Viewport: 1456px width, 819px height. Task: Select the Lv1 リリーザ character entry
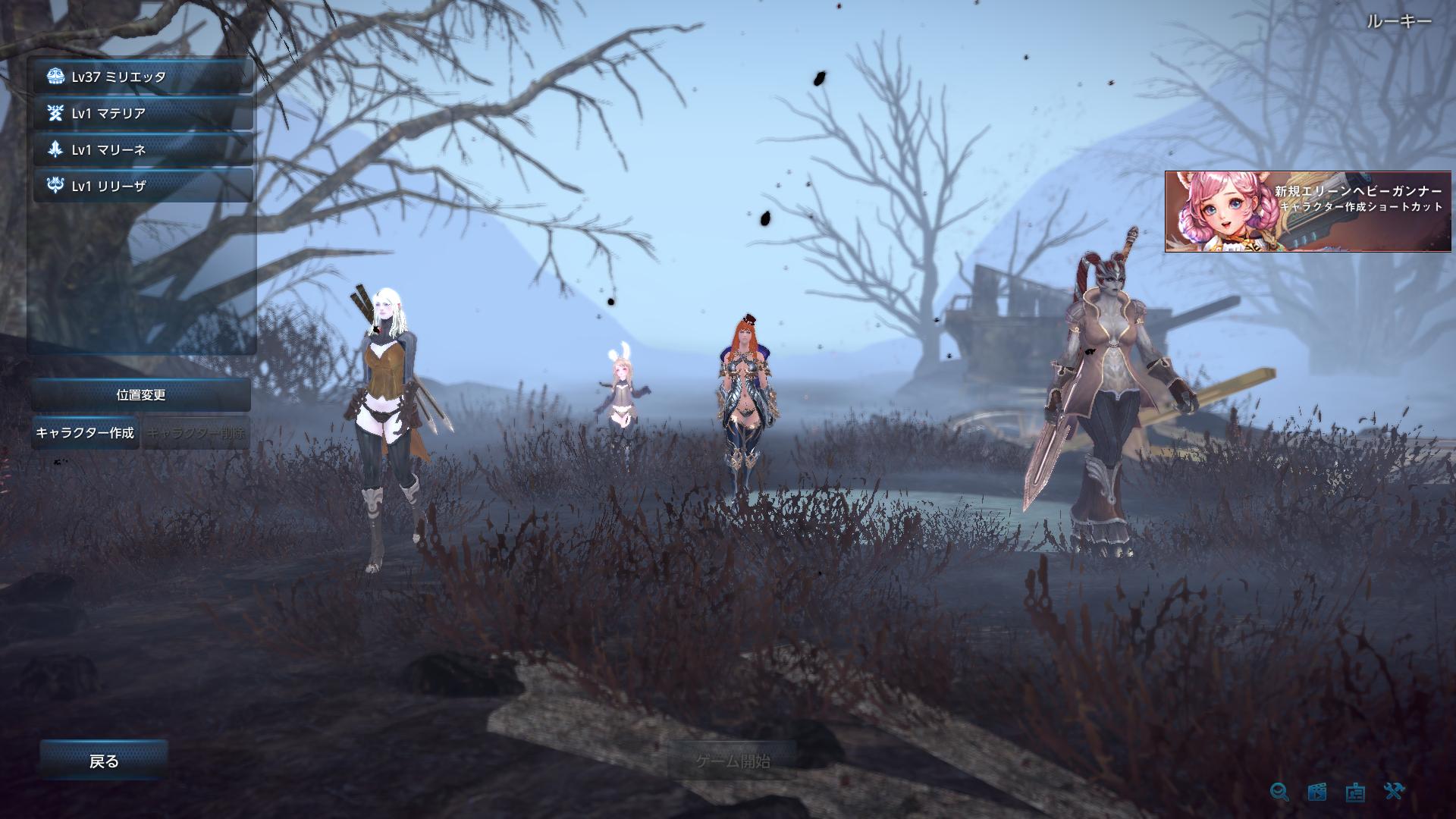pyautogui.click(x=144, y=187)
